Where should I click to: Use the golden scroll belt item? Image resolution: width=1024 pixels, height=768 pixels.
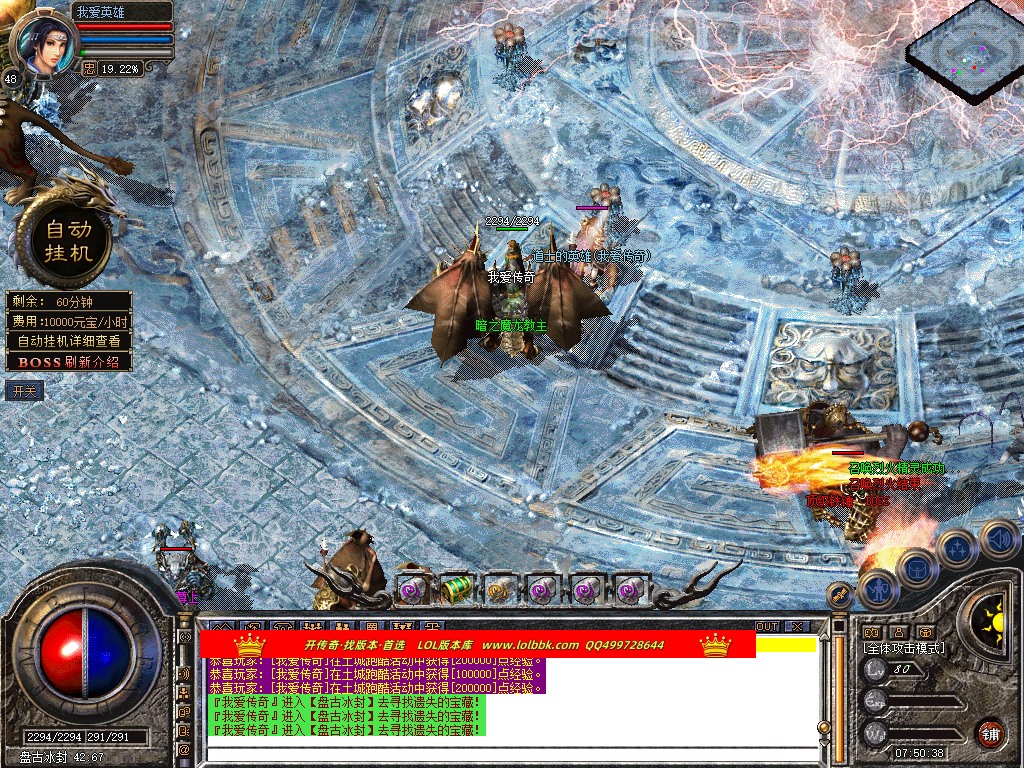[498, 589]
